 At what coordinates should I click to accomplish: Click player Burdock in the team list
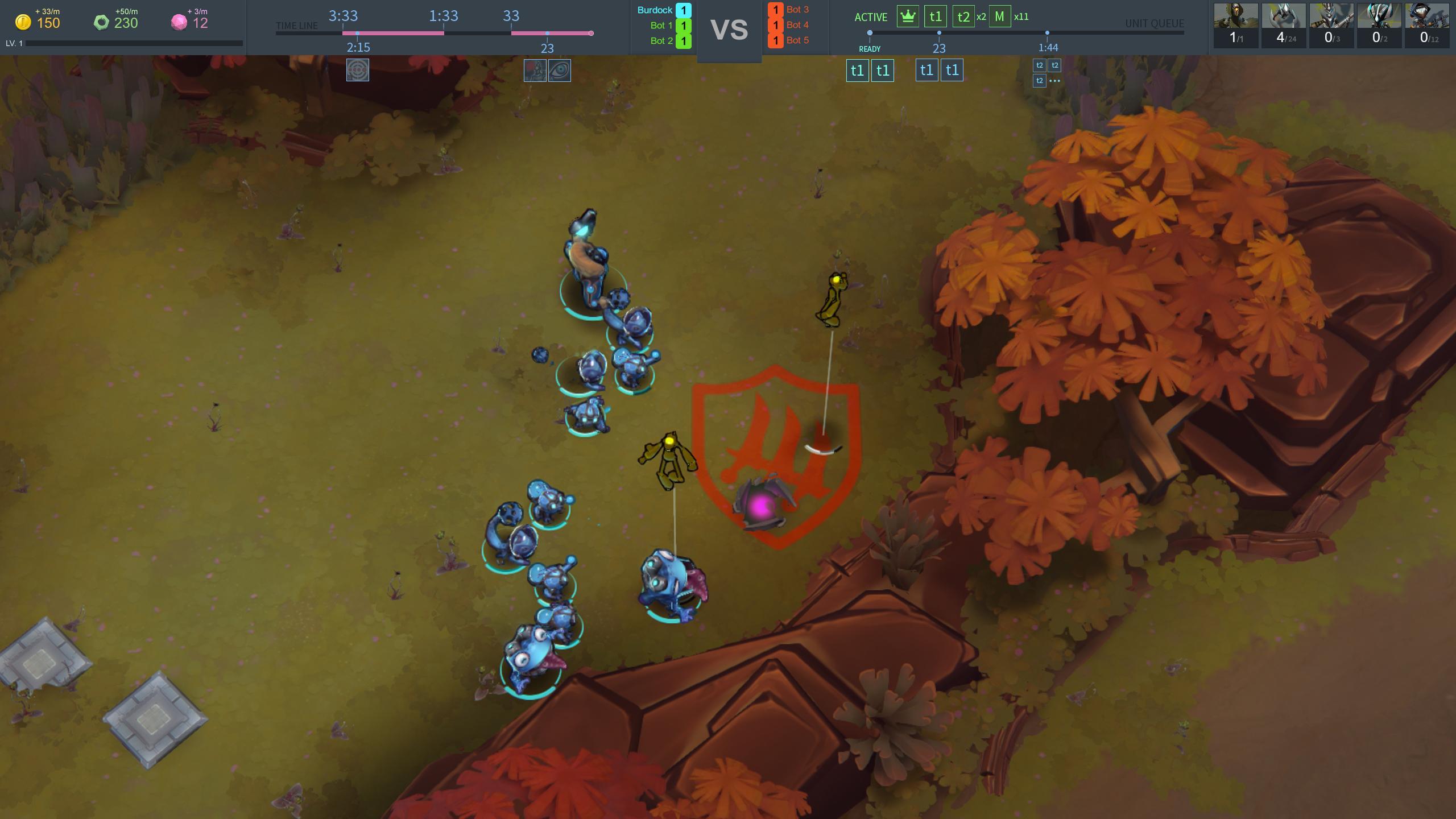(x=655, y=10)
